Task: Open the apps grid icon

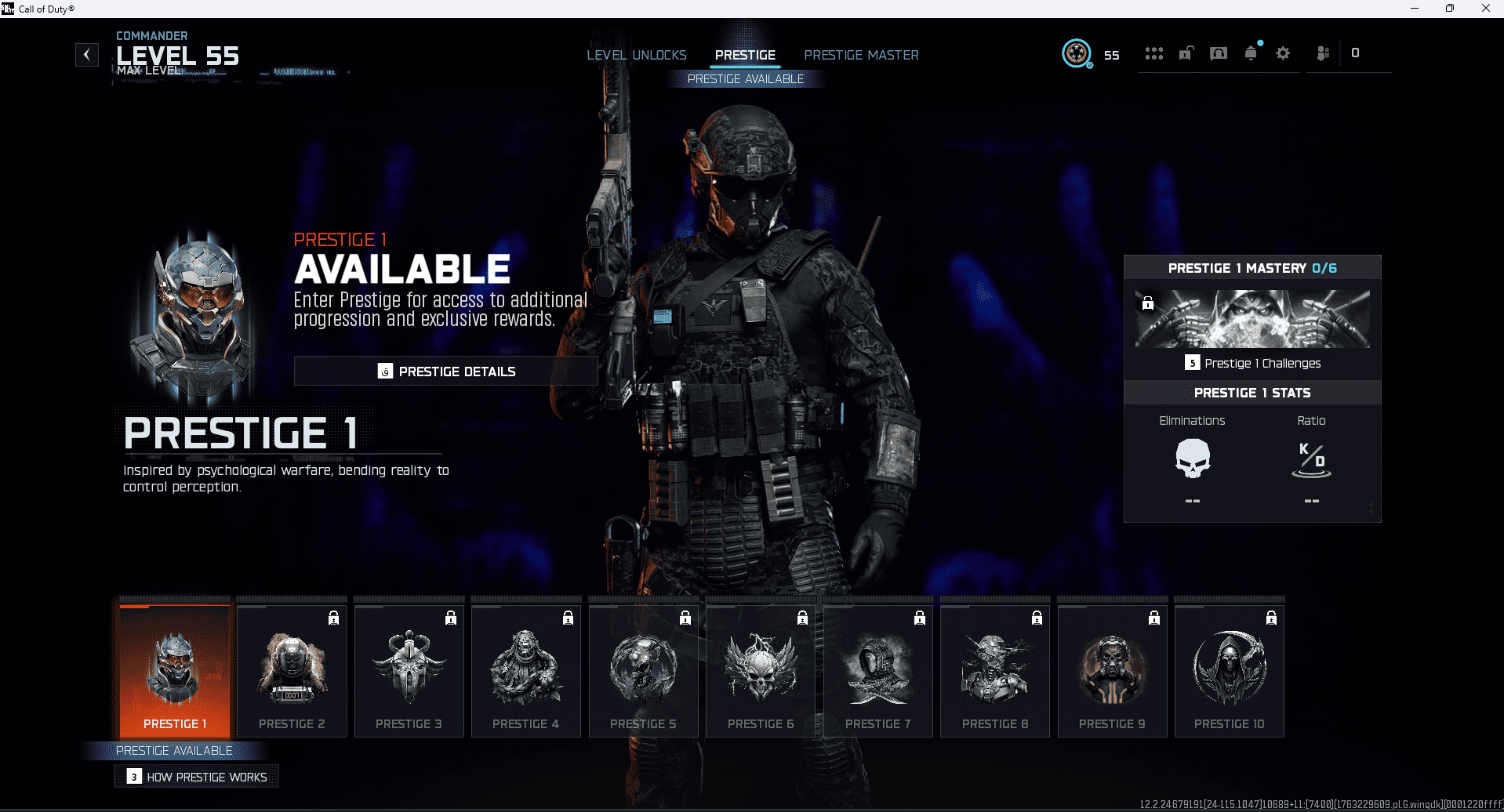Action: (x=1153, y=53)
